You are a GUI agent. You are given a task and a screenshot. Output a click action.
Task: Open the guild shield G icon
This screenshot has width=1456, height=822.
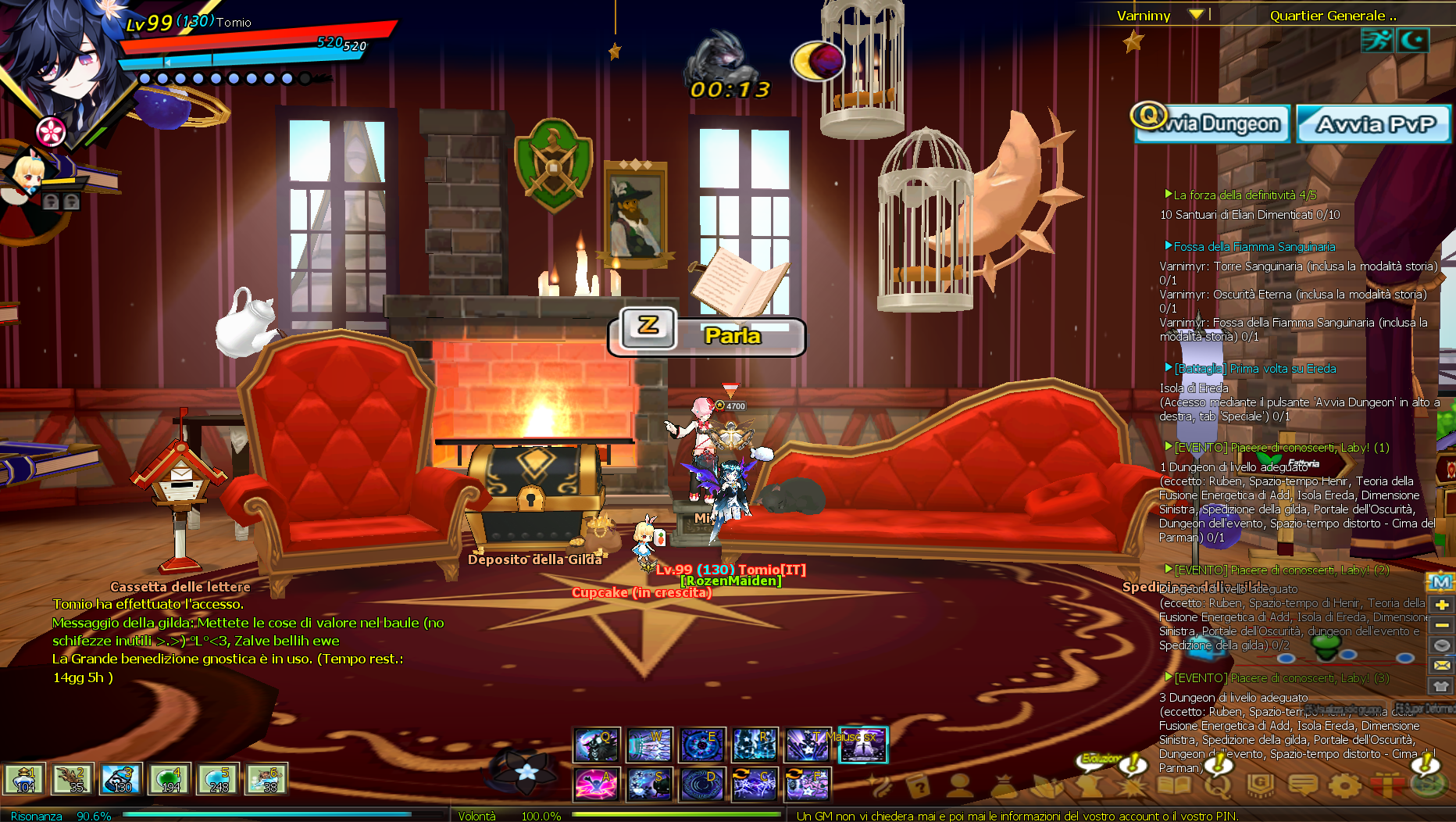tap(1260, 784)
